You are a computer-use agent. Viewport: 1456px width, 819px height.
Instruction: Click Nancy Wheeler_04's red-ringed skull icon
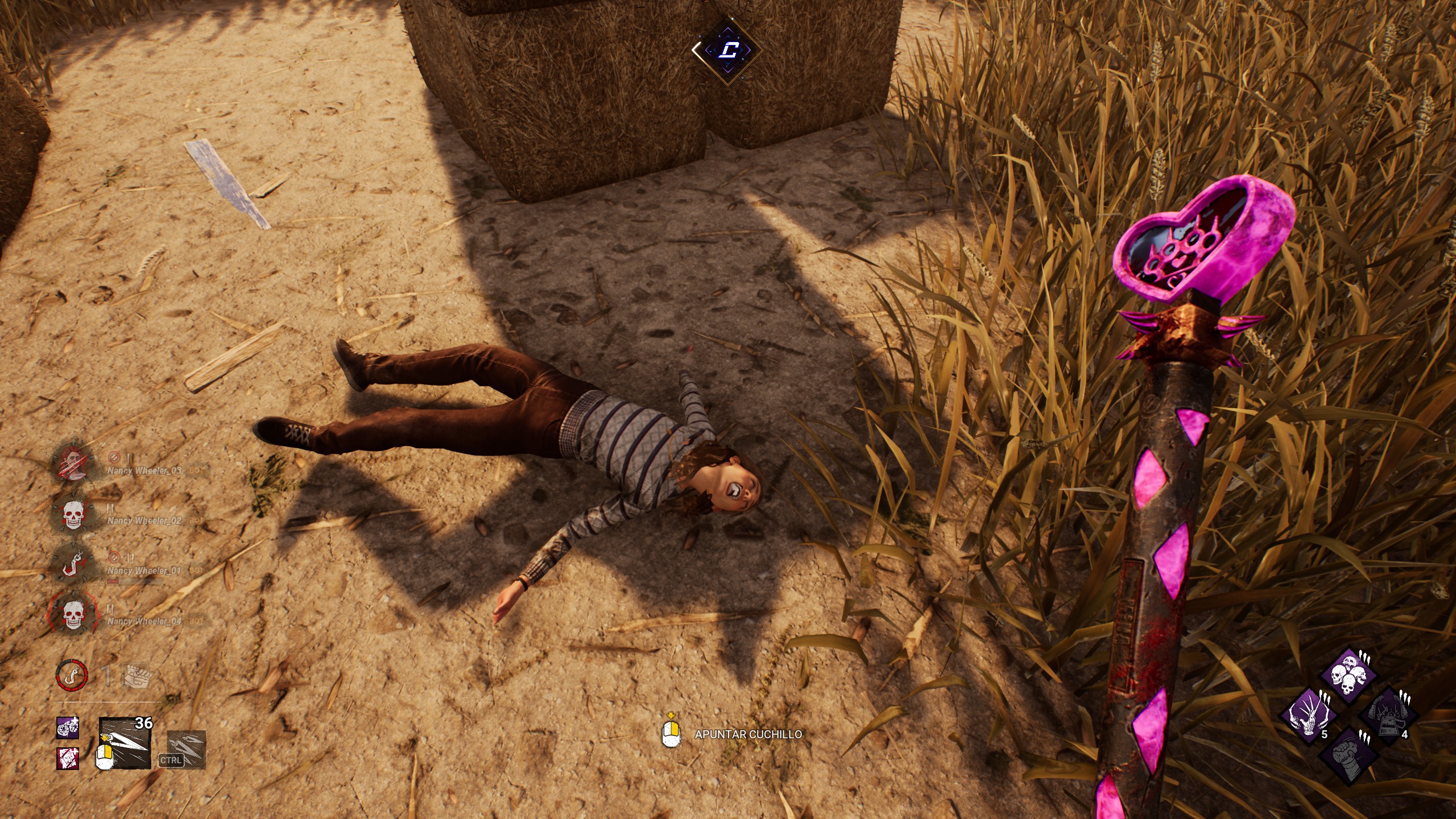point(73,615)
